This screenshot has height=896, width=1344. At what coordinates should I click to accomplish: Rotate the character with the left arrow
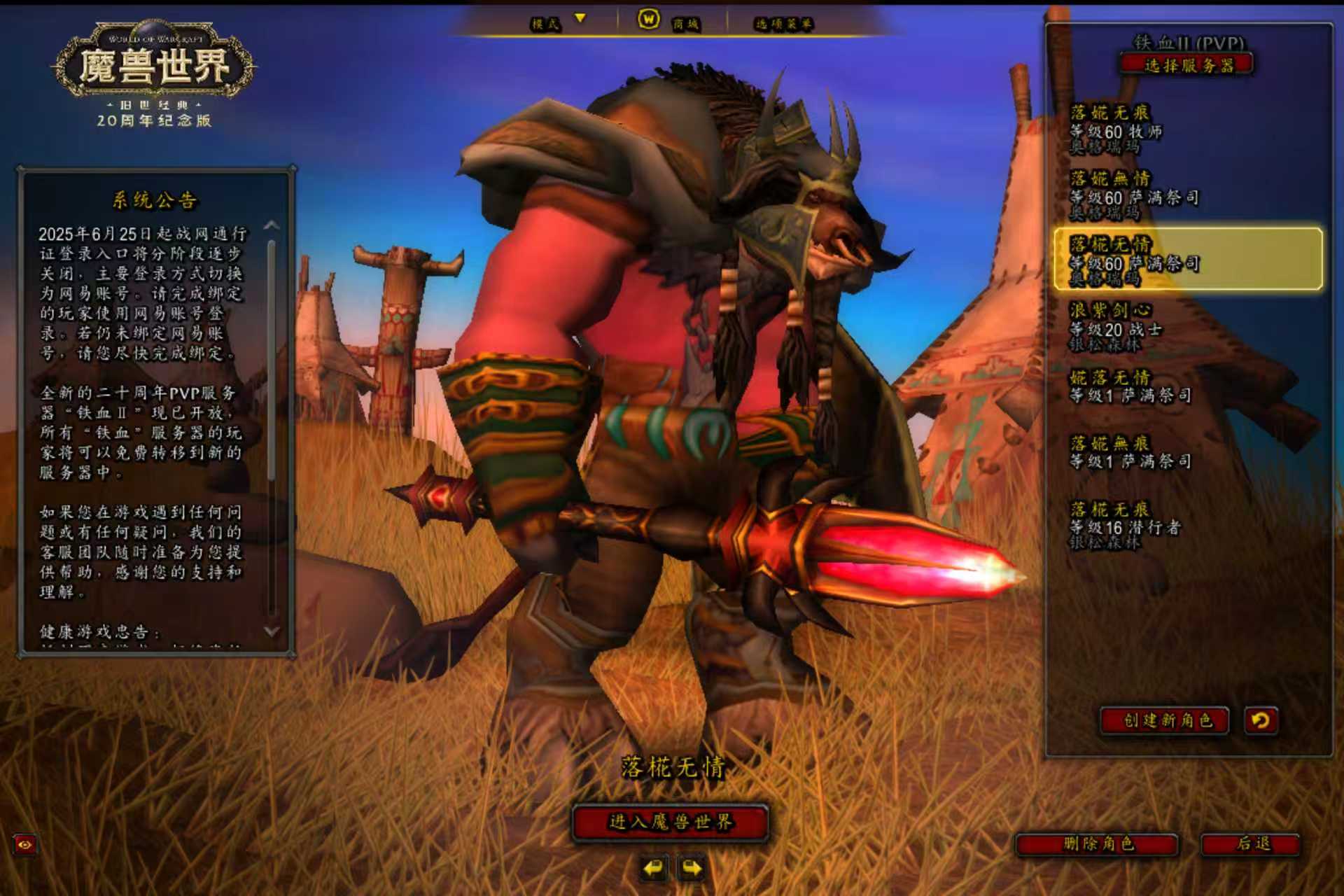coord(654,869)
